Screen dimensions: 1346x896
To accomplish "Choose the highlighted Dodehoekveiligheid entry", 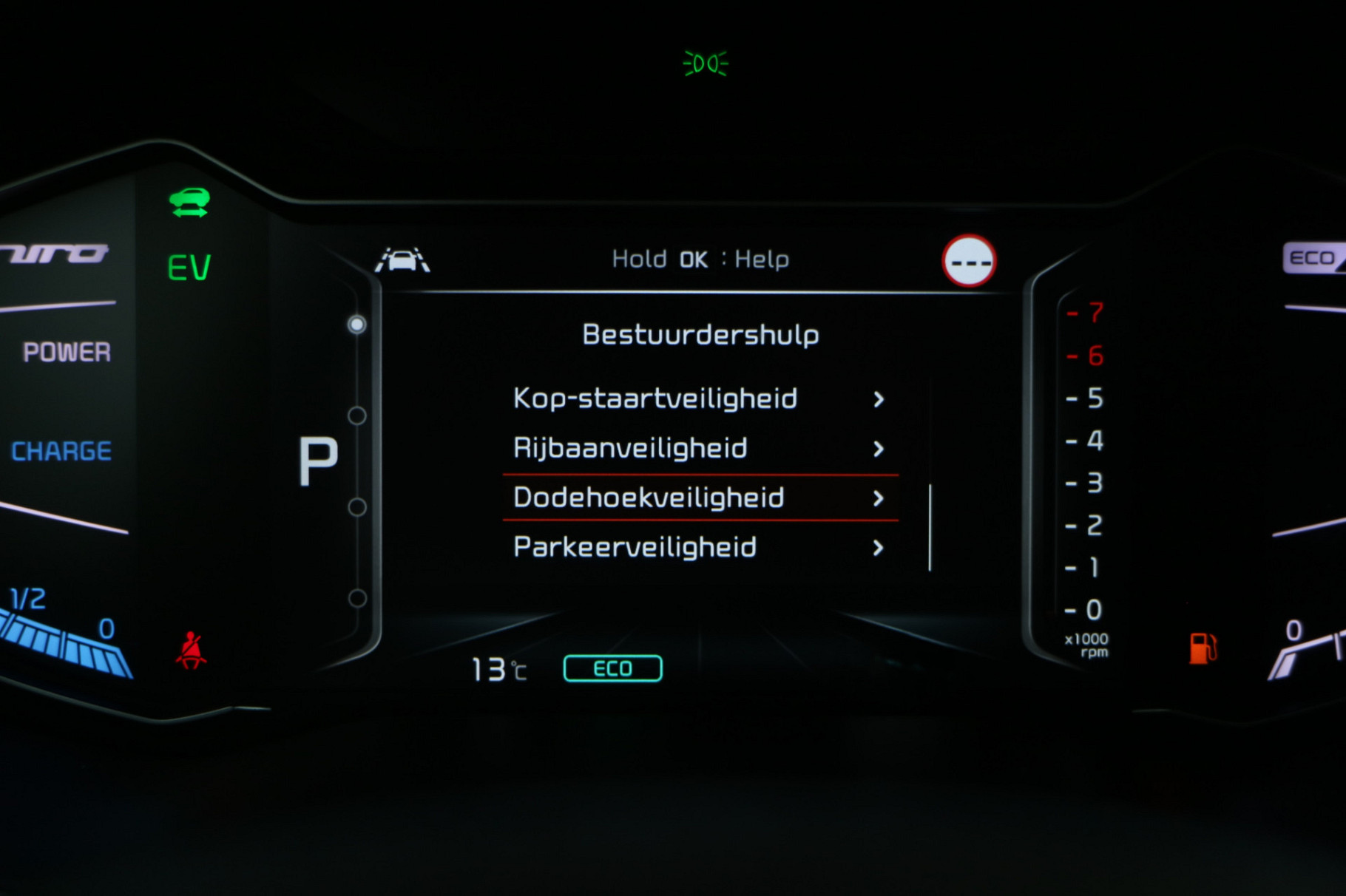I will click(699, 498).
